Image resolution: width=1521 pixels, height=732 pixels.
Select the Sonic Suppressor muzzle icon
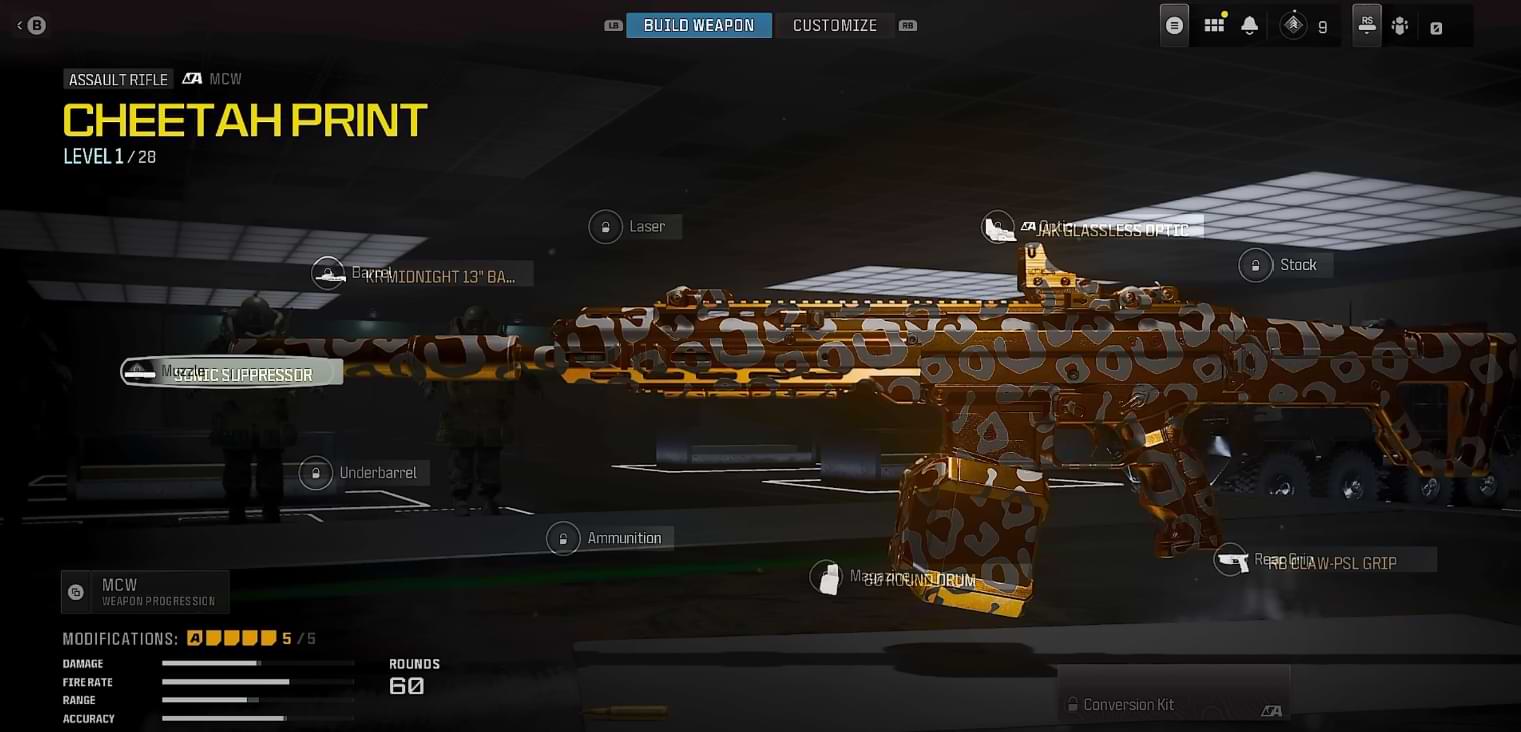(140, 371)
